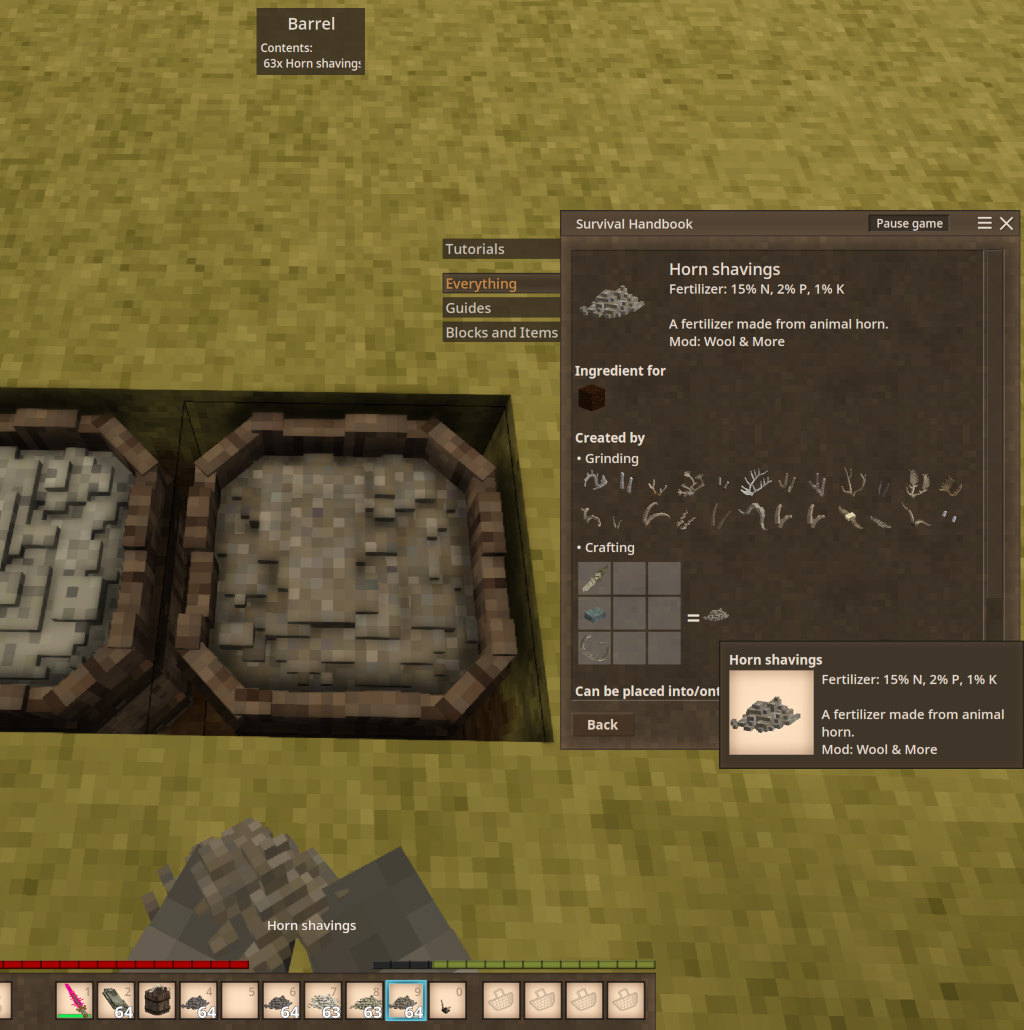Click the large white antler grinding ingredient
Screen dimensions: 1024x1030
click(x=754, y=485)
